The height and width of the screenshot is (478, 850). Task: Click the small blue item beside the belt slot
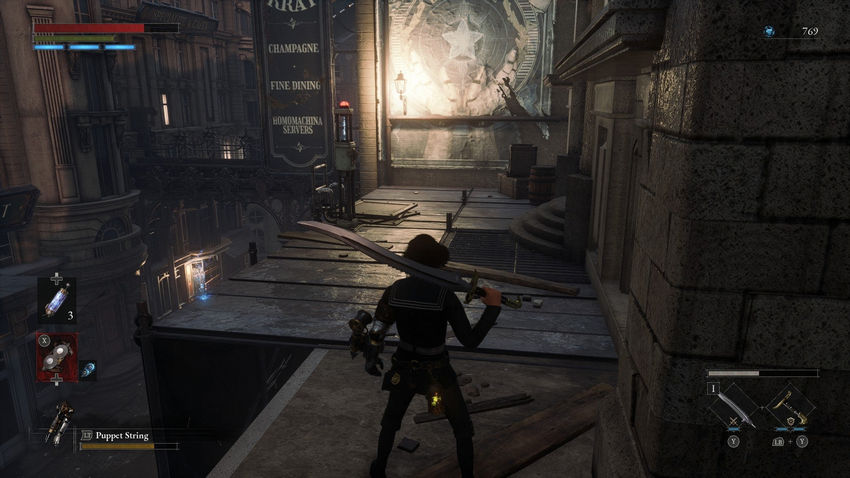88,369
